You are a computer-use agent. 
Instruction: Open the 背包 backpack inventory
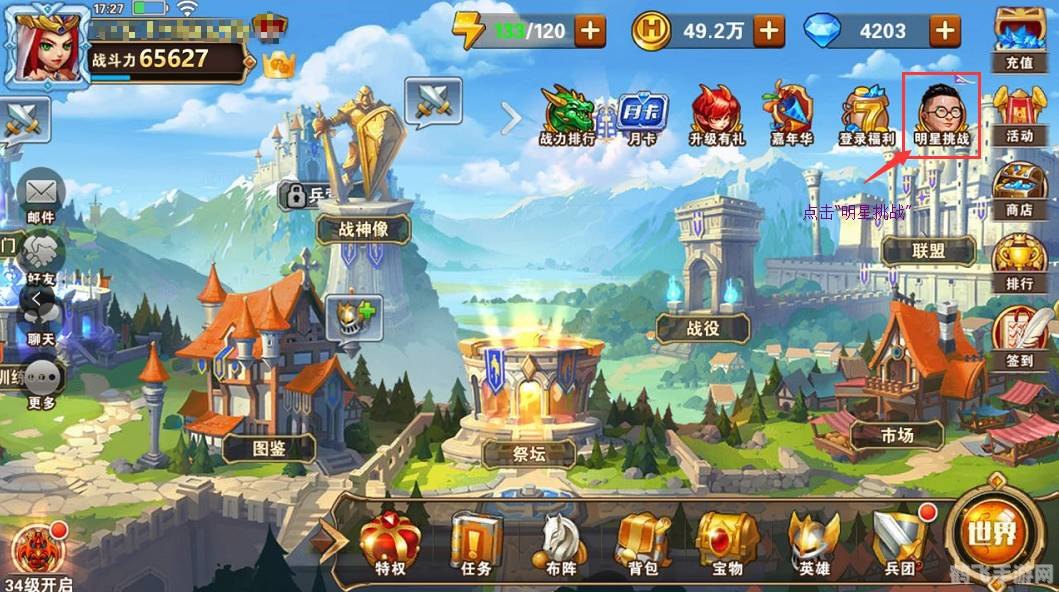pos(643,545)
